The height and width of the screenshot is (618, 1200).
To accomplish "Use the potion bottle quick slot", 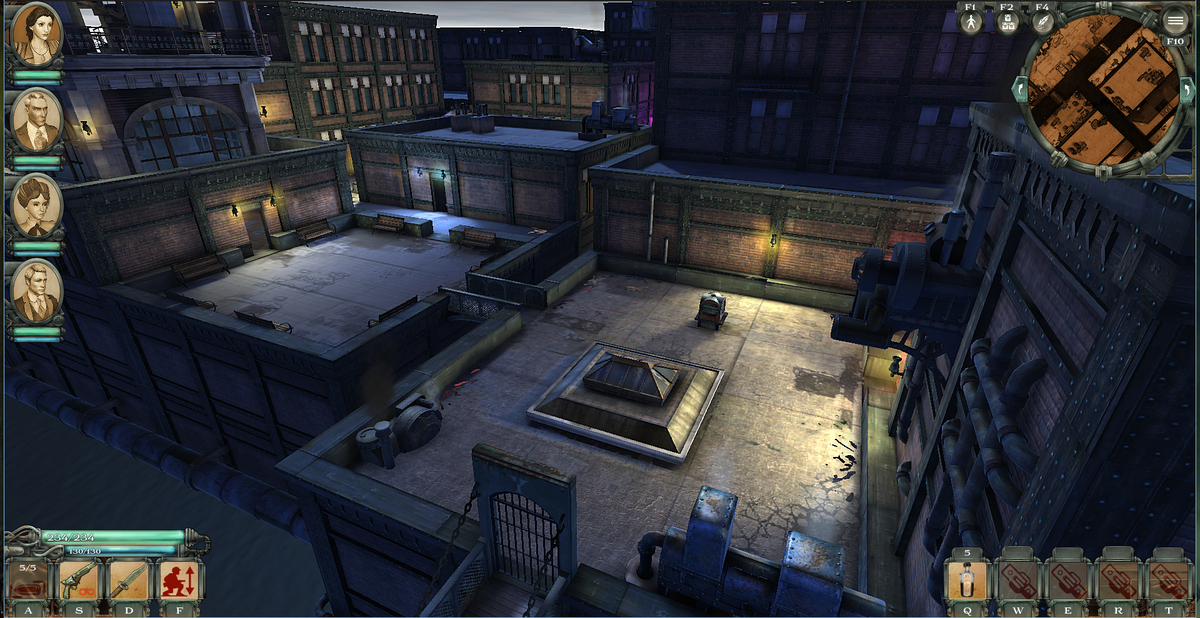I will (968, 580).
